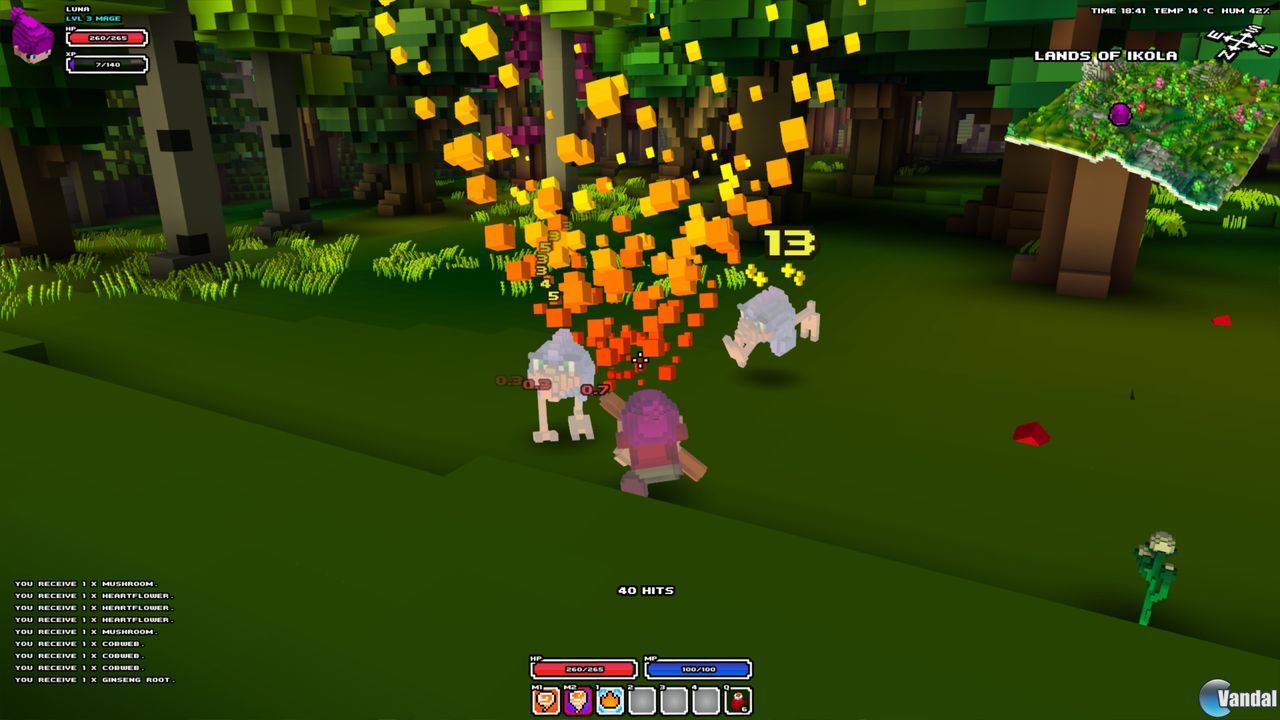Screen dimensions: 1280x720
Task: Activate the fire spell in hotbar slot 1
Action: click(607, 700)
